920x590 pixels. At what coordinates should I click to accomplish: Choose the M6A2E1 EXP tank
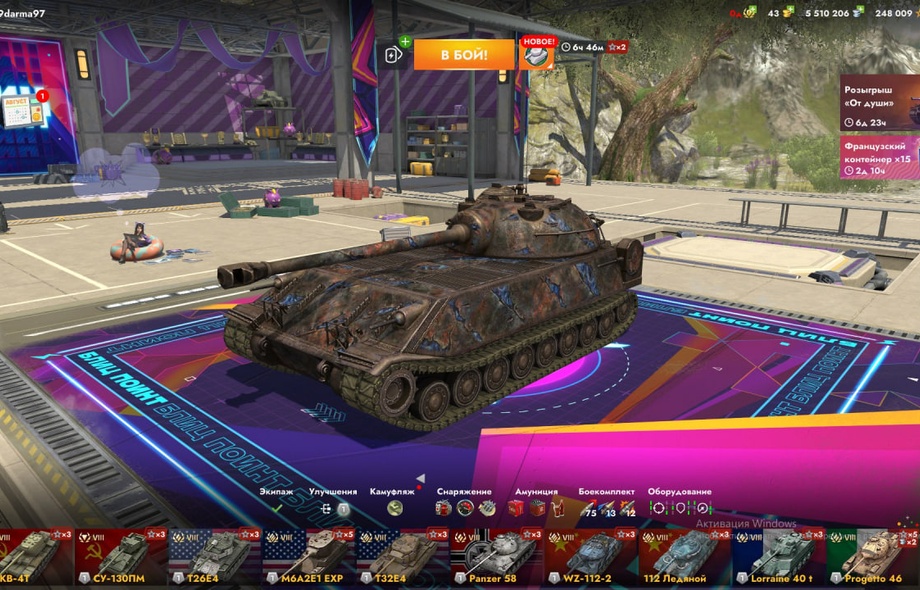(x=309, y=557)
